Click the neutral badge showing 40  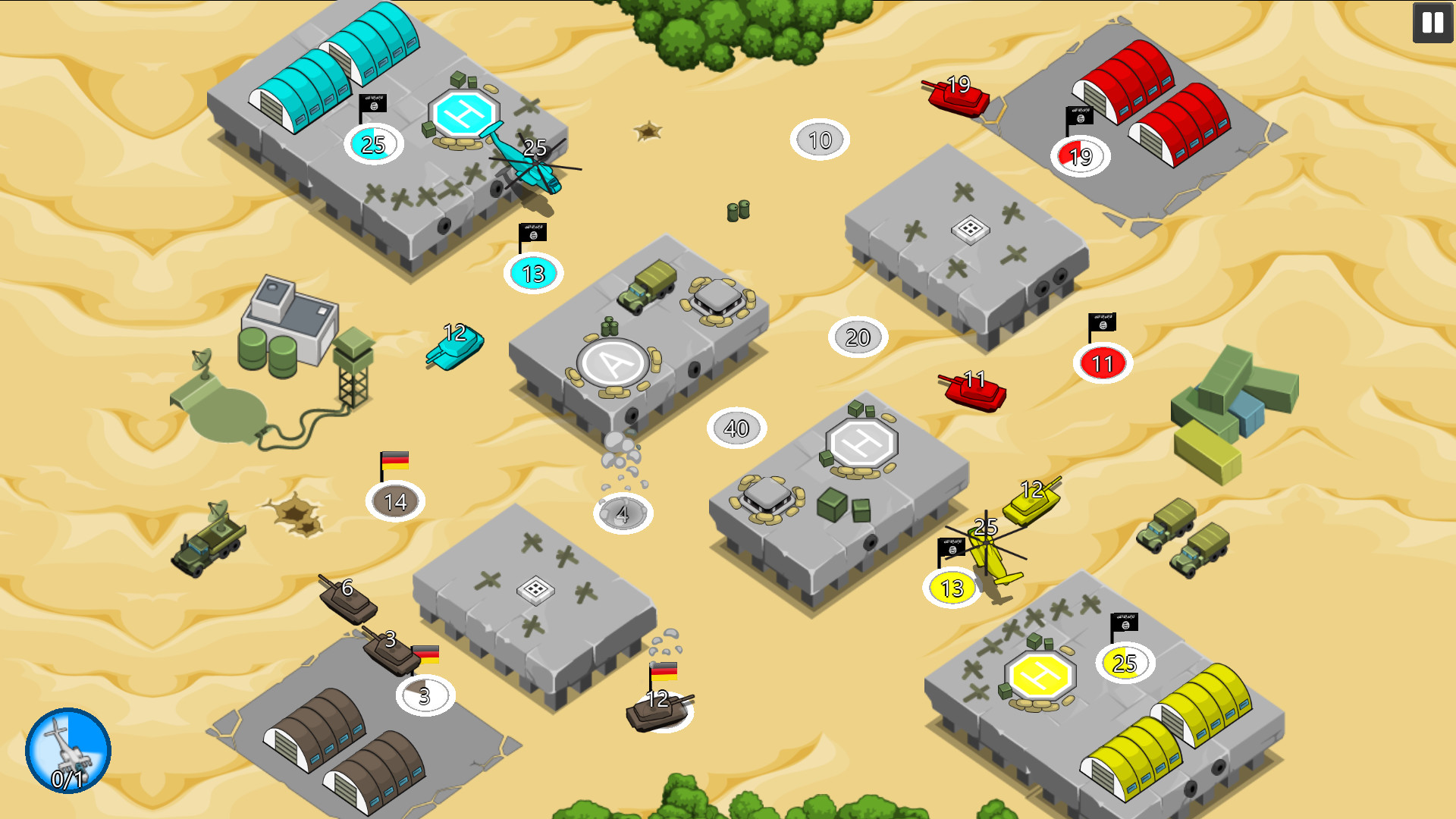click(x=736, y=428)
